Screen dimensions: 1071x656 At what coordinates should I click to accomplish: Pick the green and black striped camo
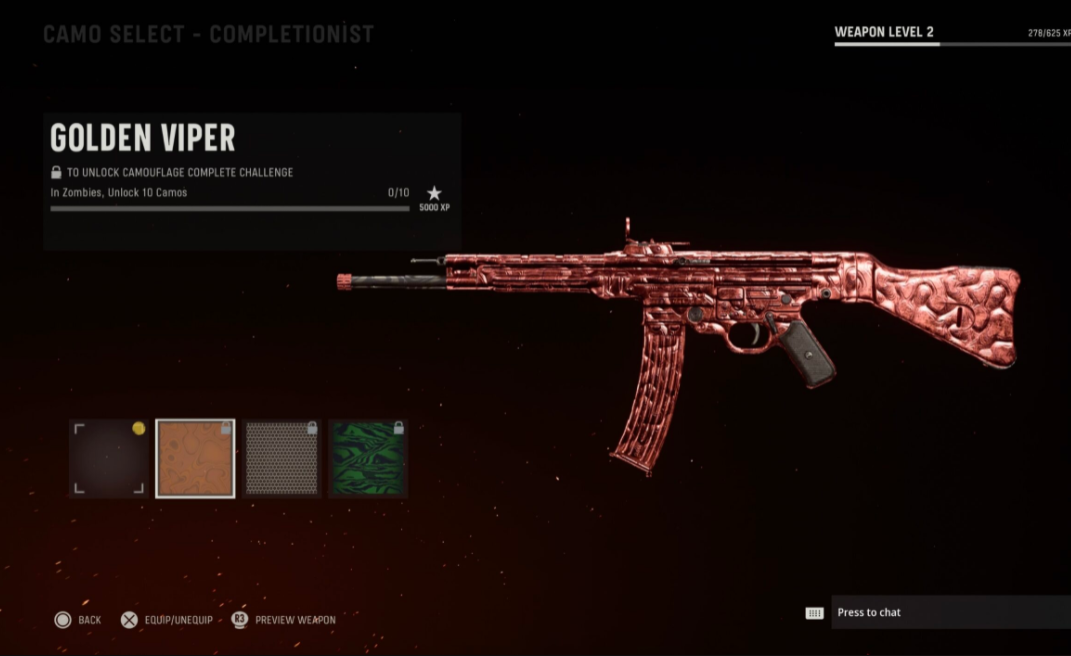coord(367,458)
